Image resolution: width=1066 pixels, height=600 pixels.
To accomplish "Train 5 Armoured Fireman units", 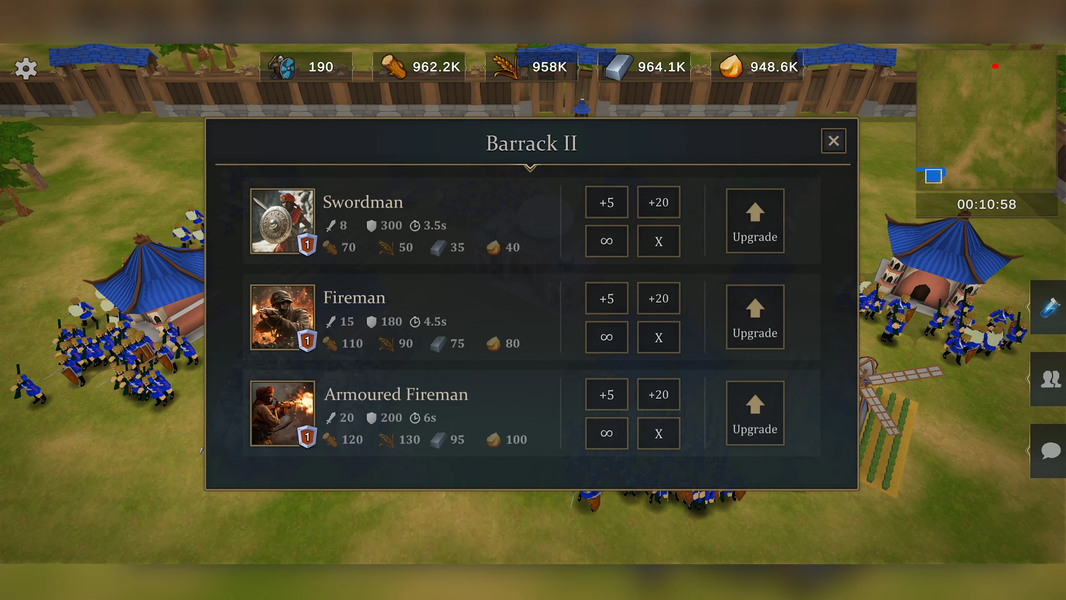I will pos(607,395).
